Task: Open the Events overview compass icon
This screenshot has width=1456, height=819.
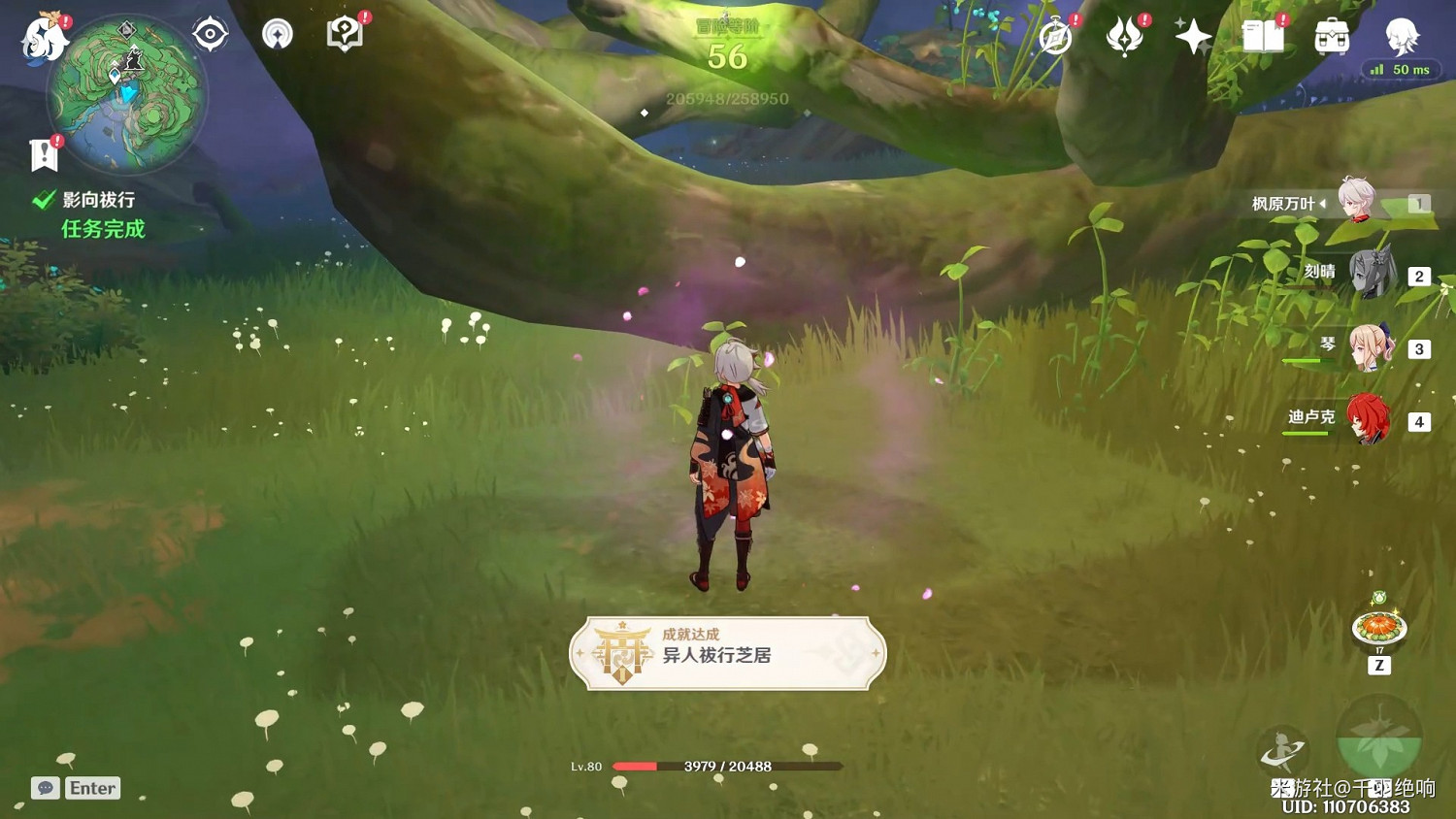Action: pos(1055,35)
